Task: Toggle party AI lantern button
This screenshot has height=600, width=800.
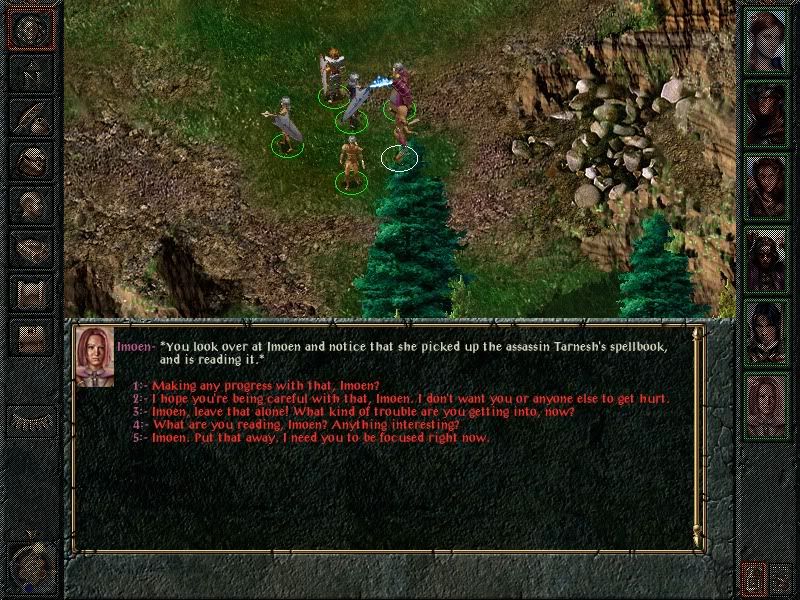Action: coord(755,577)
